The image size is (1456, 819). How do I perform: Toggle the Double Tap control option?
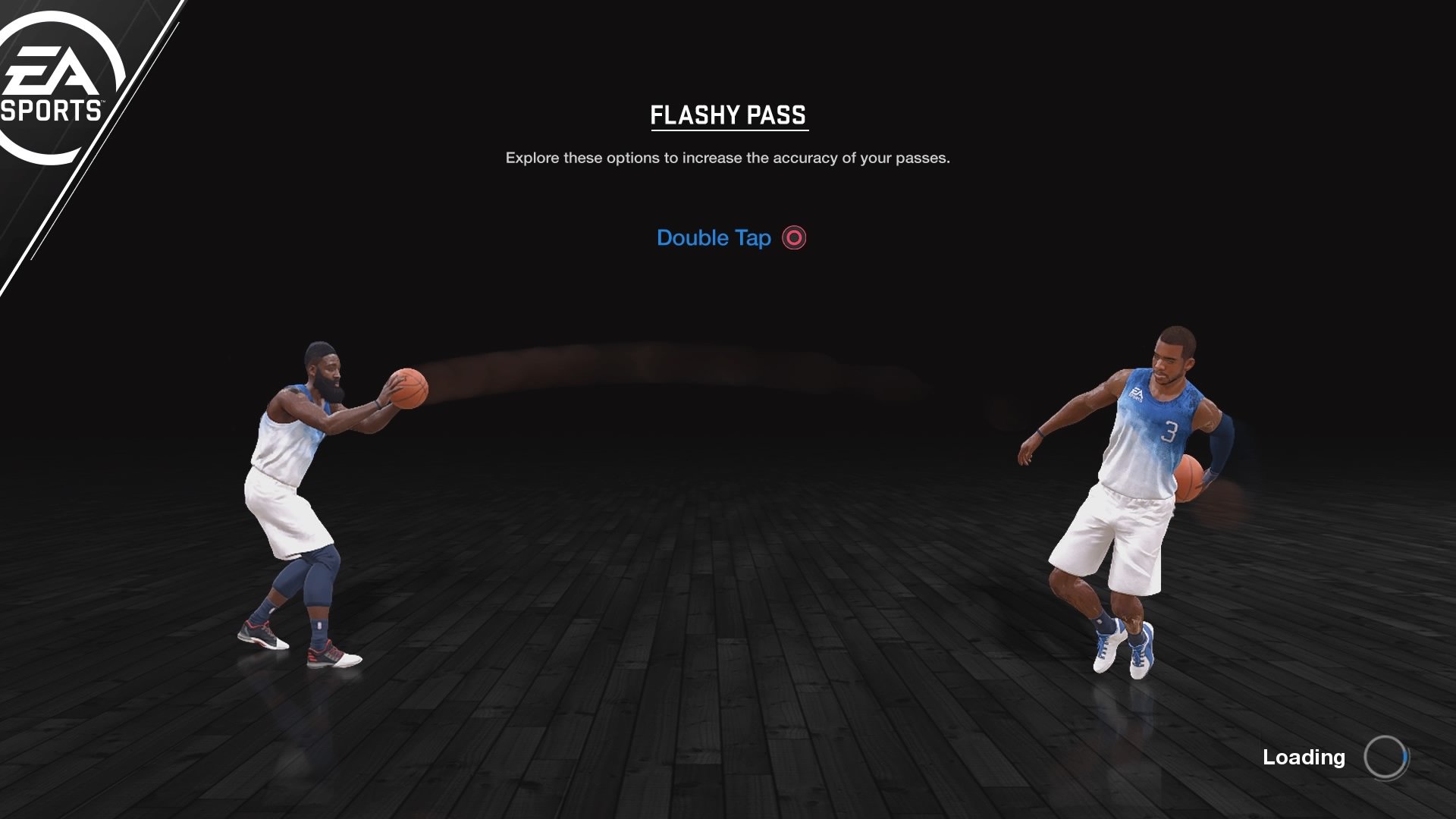click(x=730, y=237)
